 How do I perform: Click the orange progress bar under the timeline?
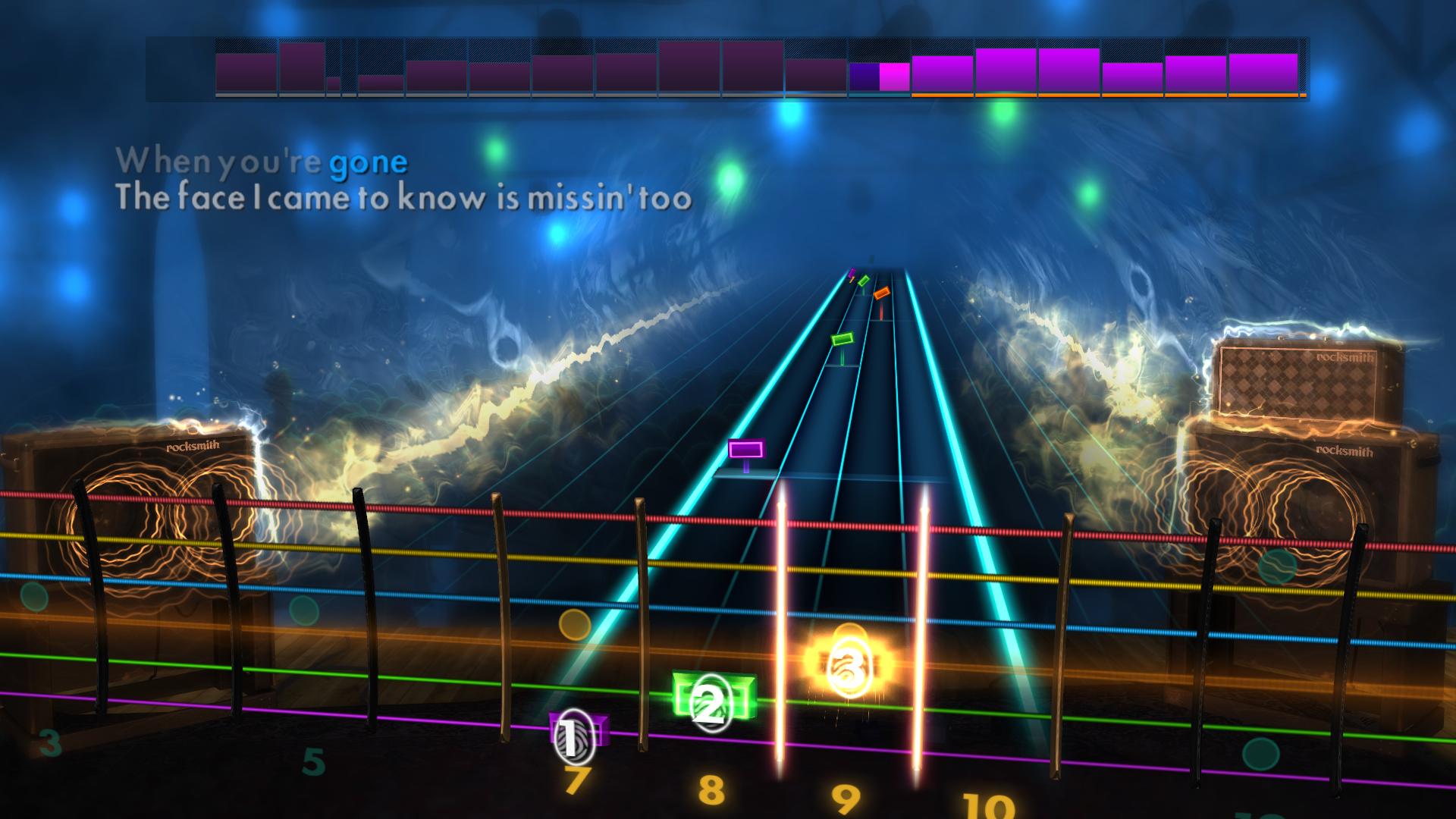point(1100,97)
